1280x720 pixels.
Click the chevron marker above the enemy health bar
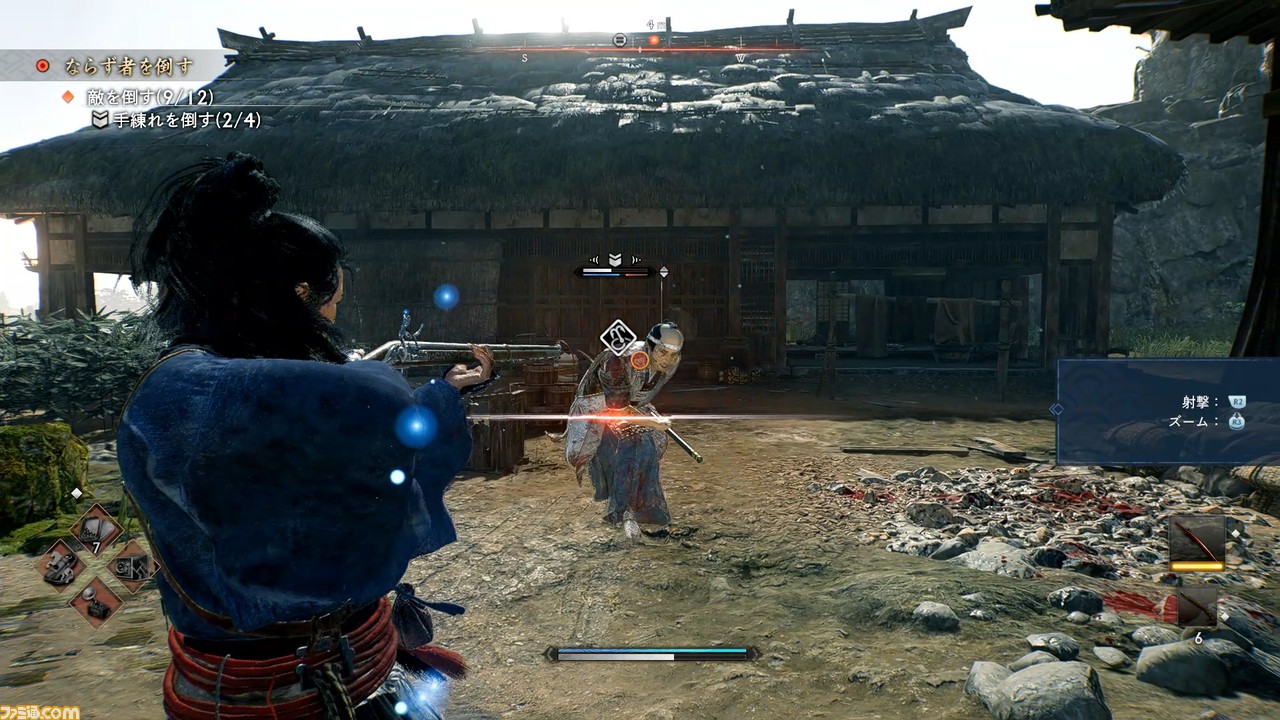click(614, 258)
